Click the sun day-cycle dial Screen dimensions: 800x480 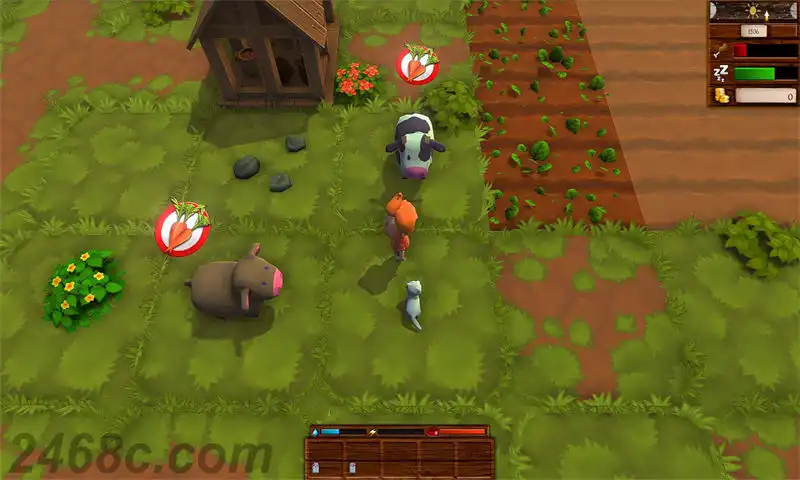(752, 11)
